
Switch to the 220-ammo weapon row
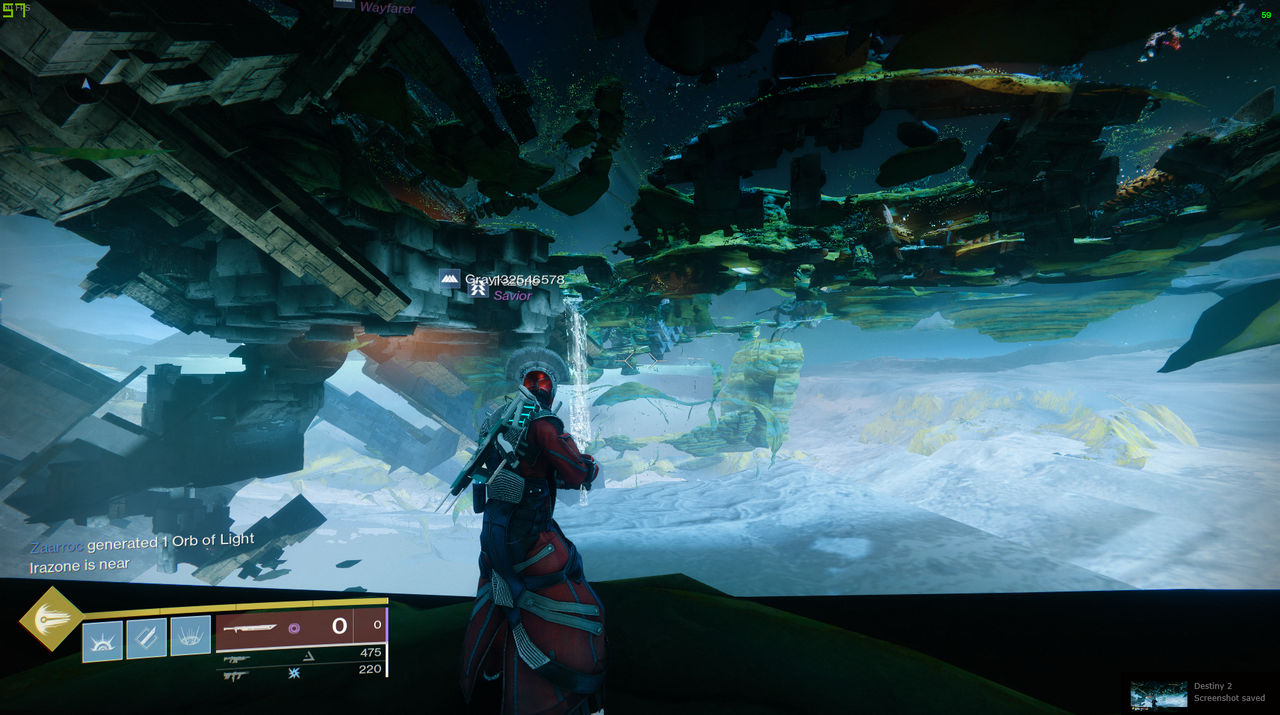coord(300,673)
